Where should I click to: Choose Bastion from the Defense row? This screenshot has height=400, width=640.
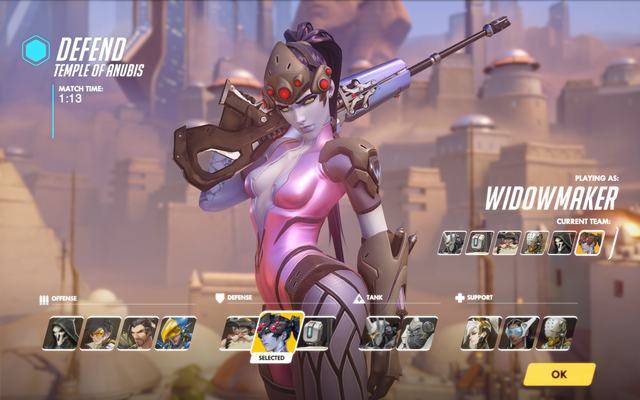[x=316, y=332]
